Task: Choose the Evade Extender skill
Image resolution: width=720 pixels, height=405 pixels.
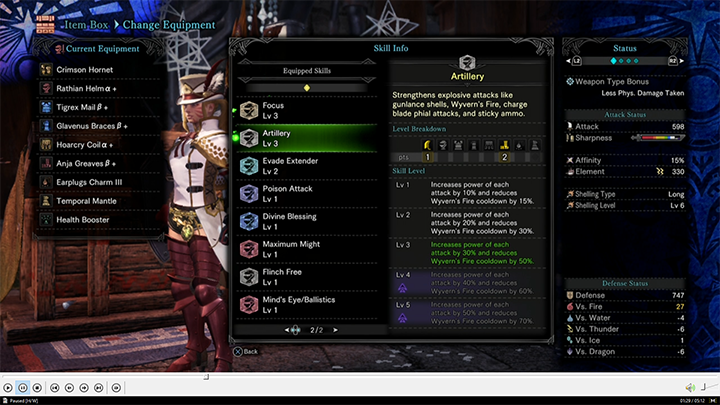Action: 300,165
